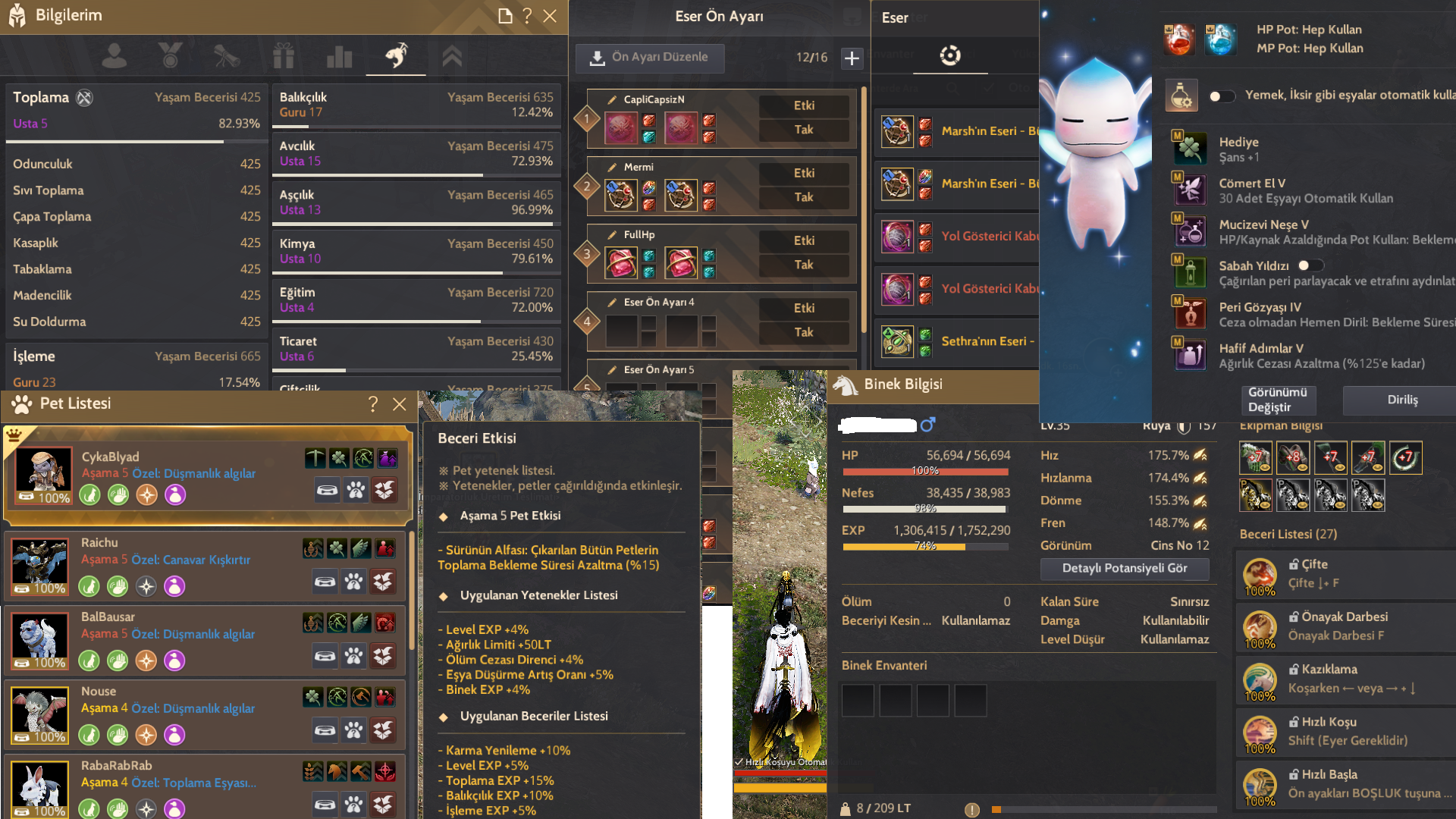Open the fishing tab in Bilgilerim
This screenshot has width=1456, height=819.
coord(395,55)
